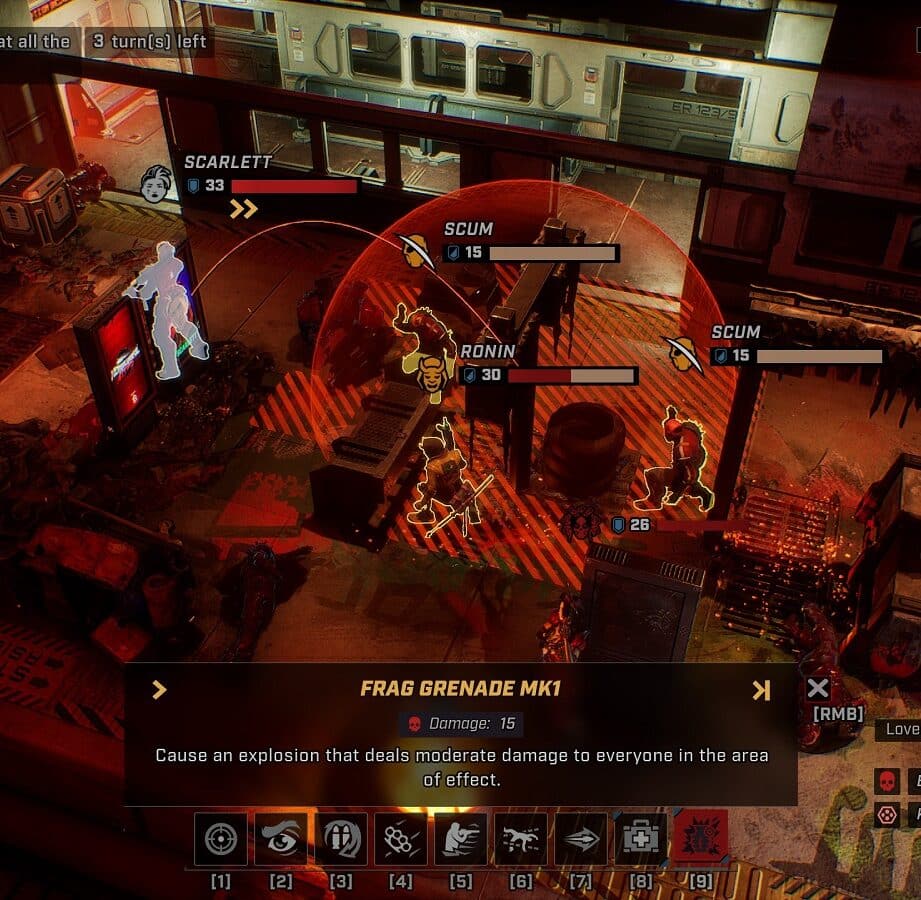Select the highlighted frag grenade ability
The width and height of the screenshot is (921, 900).
(x=701, y=839)
